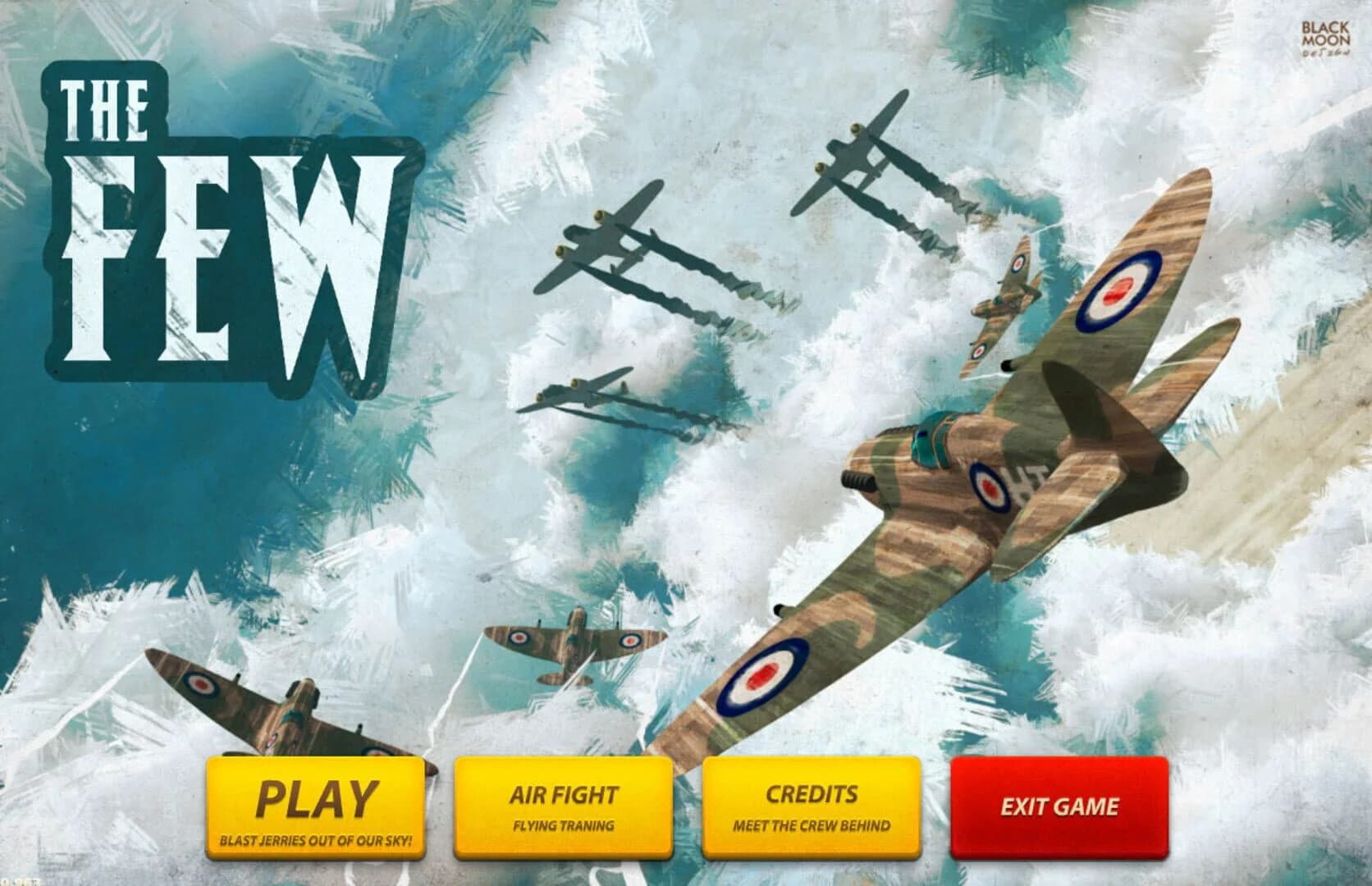This screenshot has height=886, width=1372.
Task: Click EXIT GAME to quit
Action: click(1059, 808)
